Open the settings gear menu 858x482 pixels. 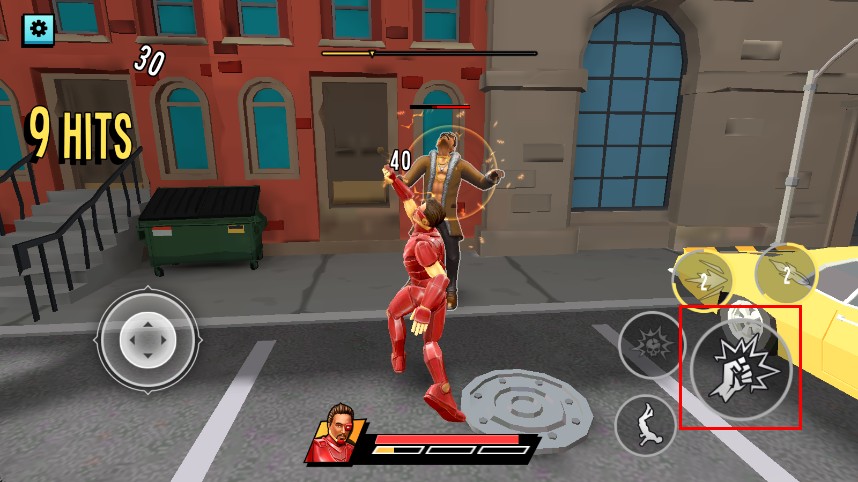point(39,29)
